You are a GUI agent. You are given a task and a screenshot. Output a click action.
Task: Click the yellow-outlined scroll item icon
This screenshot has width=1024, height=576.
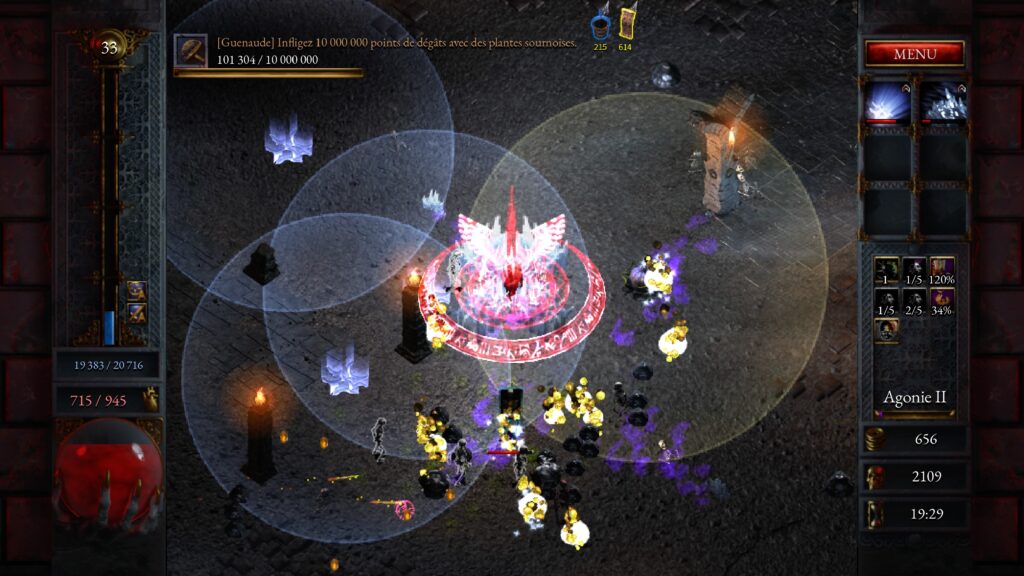[626, 24]
